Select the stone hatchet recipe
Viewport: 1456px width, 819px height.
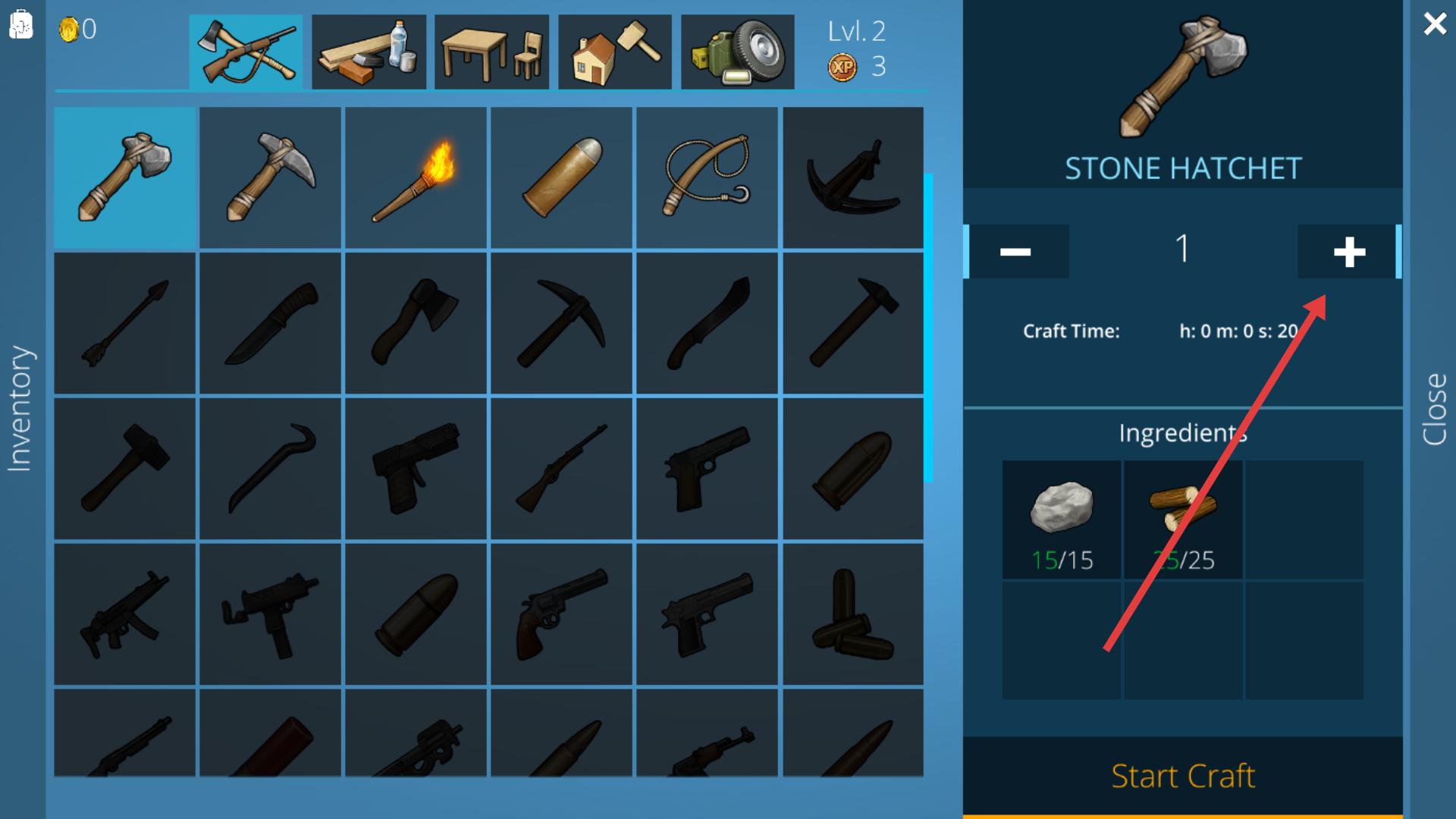pos(124,177)
